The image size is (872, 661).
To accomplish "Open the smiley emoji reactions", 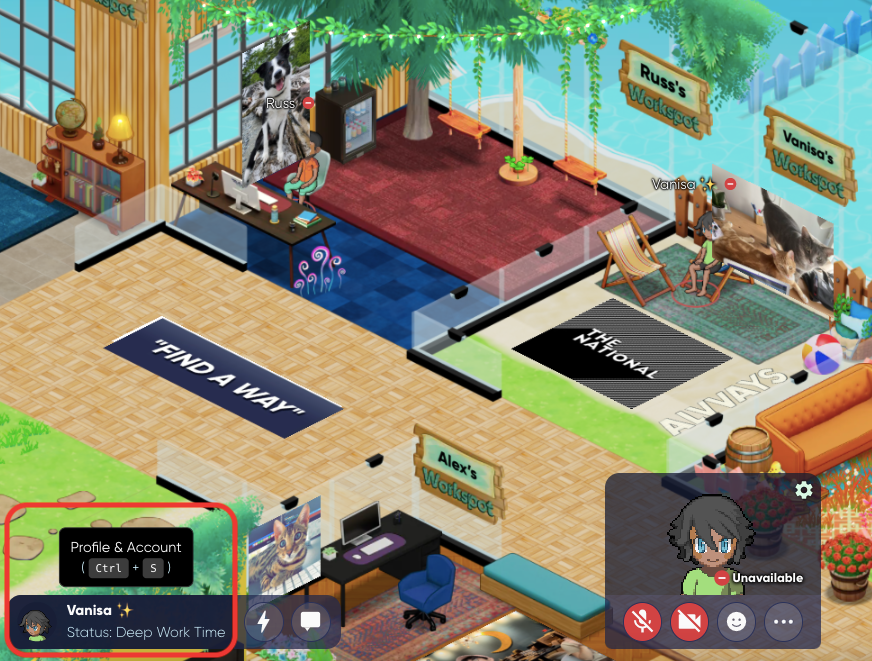I will pyautogui.click(x=736, y=622).
